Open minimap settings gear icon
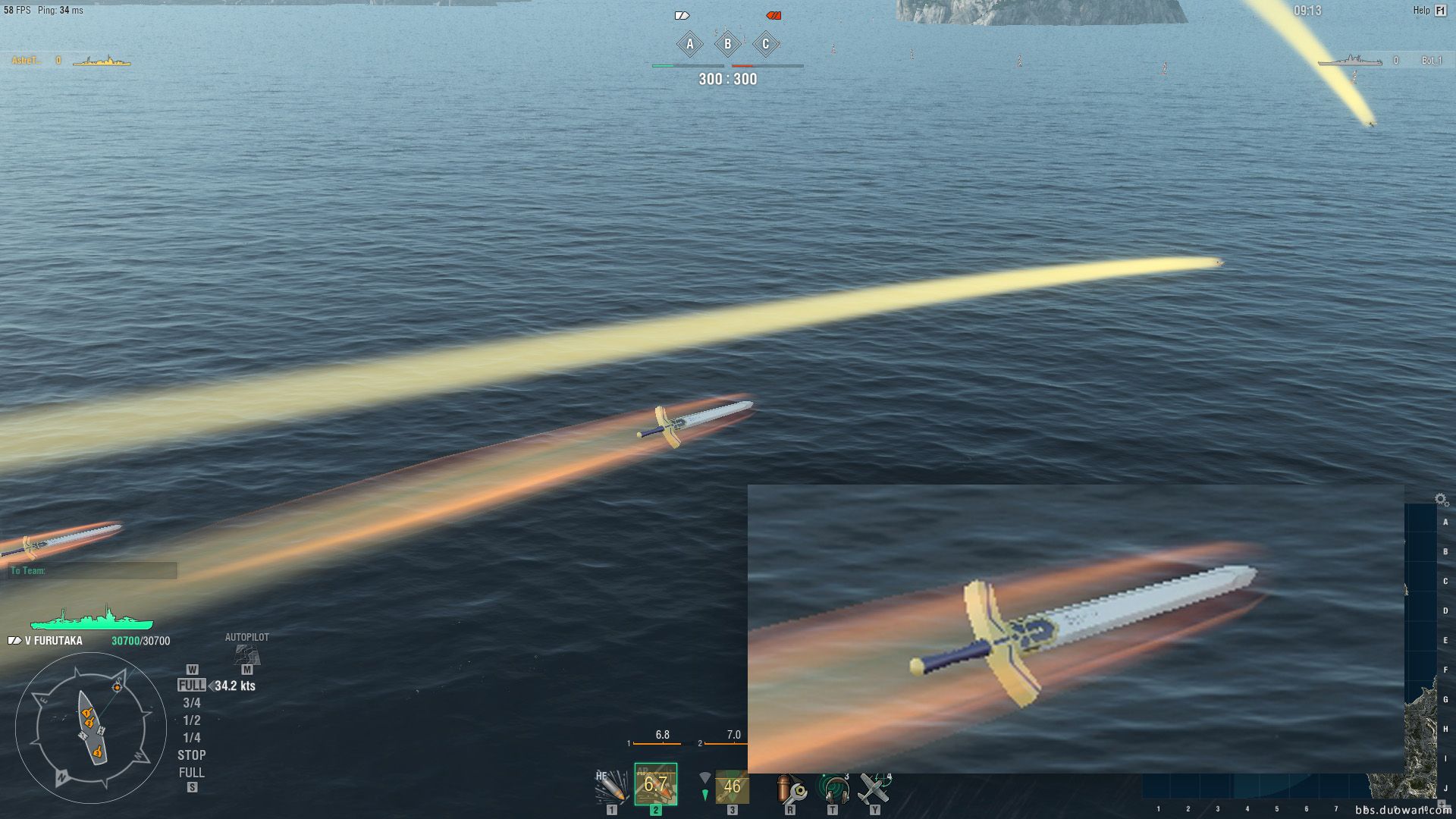The width and height of the screenshot is (1456, 819). point(1442,500)
